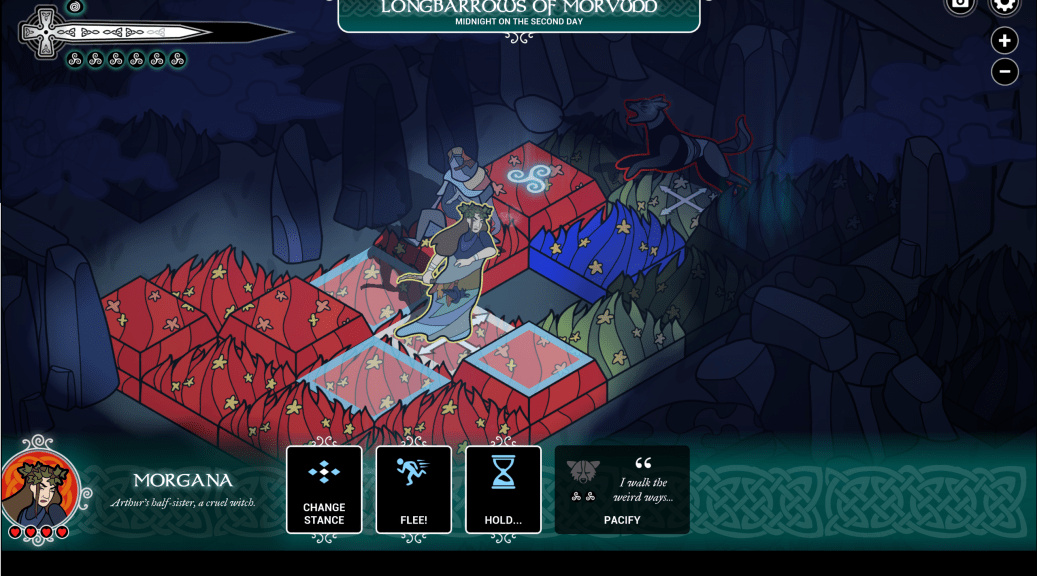Open settings via the gear icon

[x=1005, y=5]
